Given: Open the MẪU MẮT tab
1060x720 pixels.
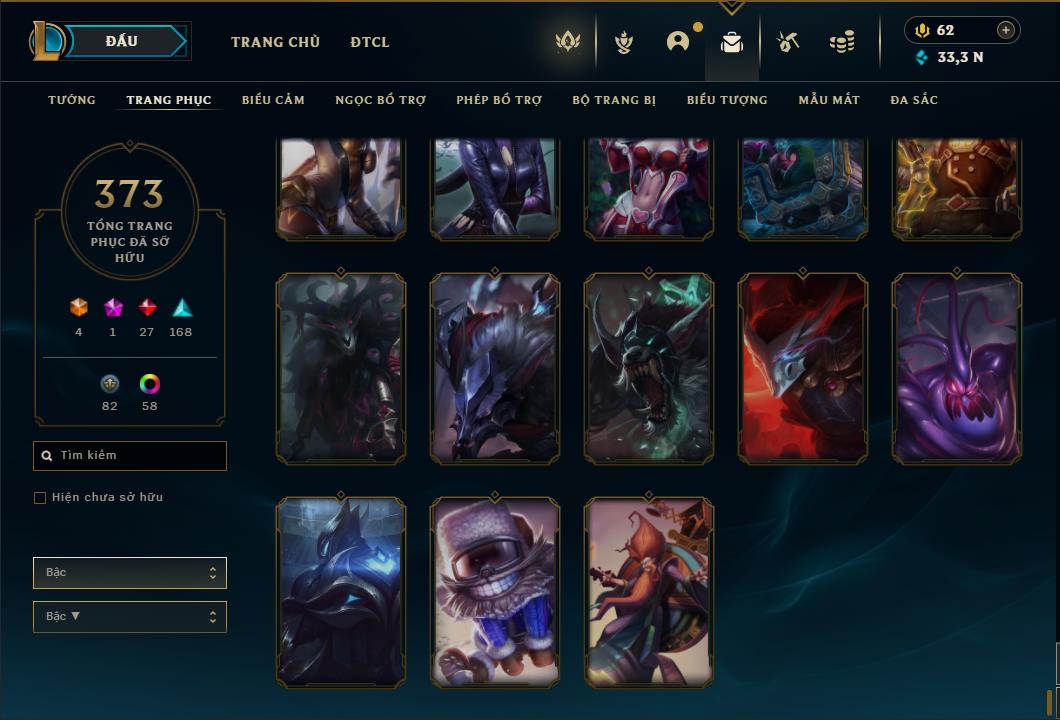Looking at the screenshot, I should tap(829, 100).
